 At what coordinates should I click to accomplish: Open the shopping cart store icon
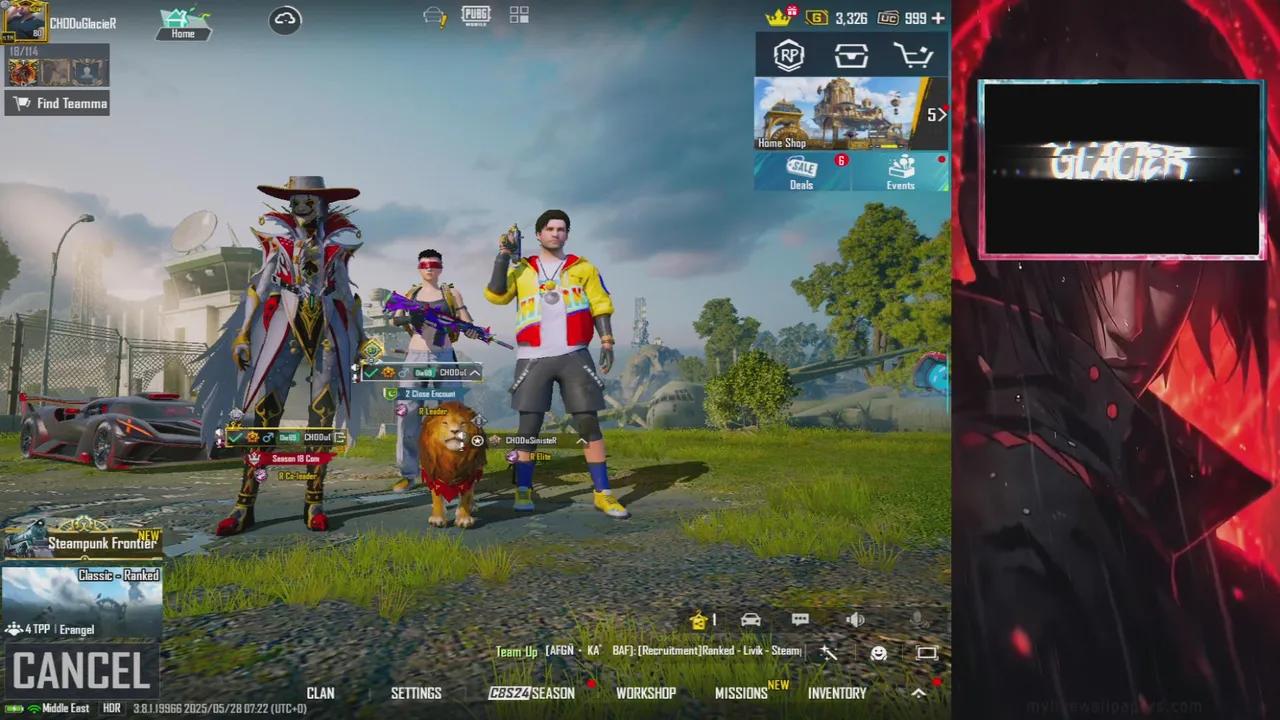click(914, 56)
